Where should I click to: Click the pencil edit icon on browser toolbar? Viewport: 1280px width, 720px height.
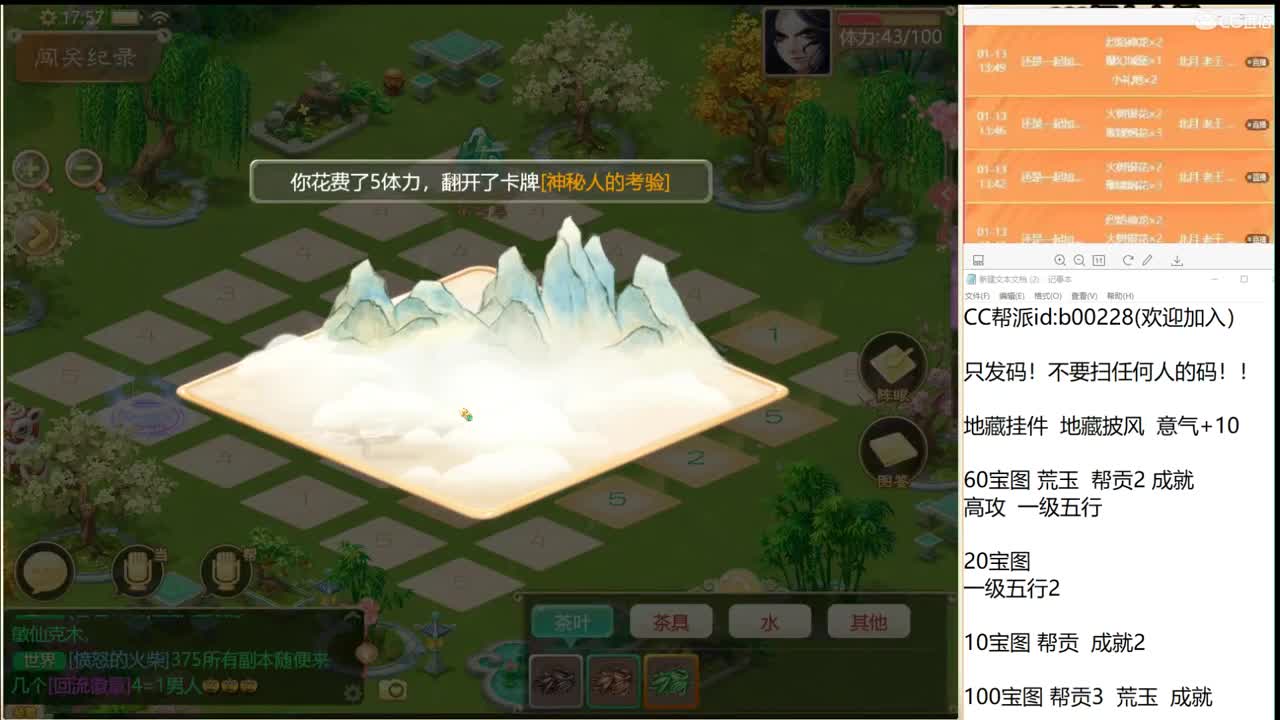click(x=1148, y=259)
